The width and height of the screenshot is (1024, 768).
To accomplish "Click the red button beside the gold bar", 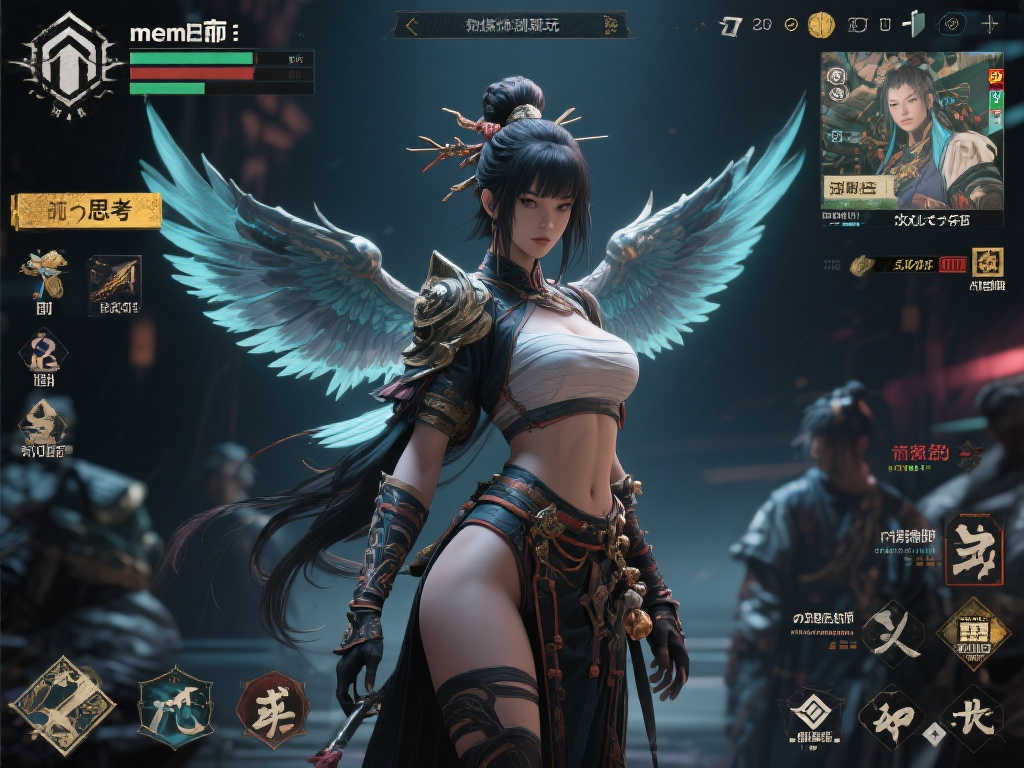I will (952, 264).
